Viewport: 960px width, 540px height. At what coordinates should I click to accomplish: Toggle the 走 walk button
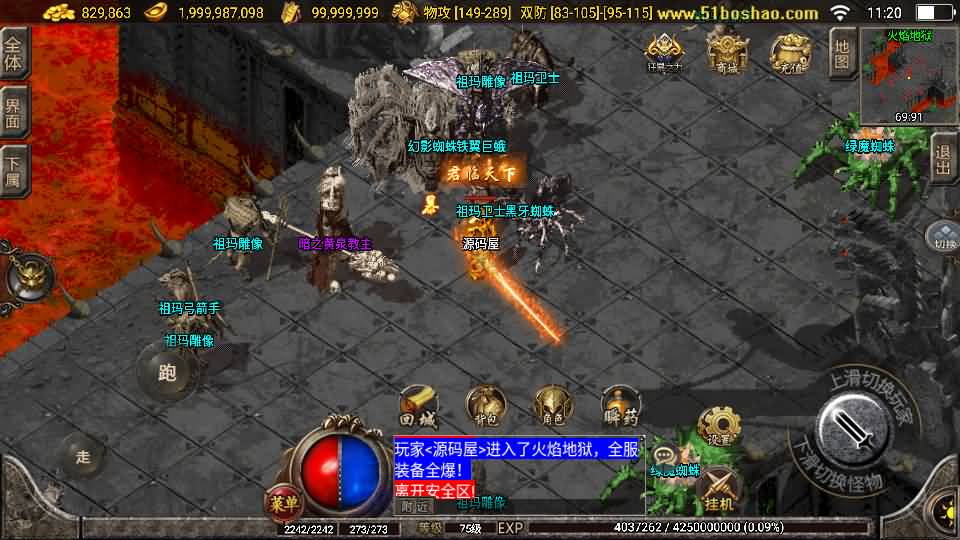pyautogui.click(x=84, y=457)
